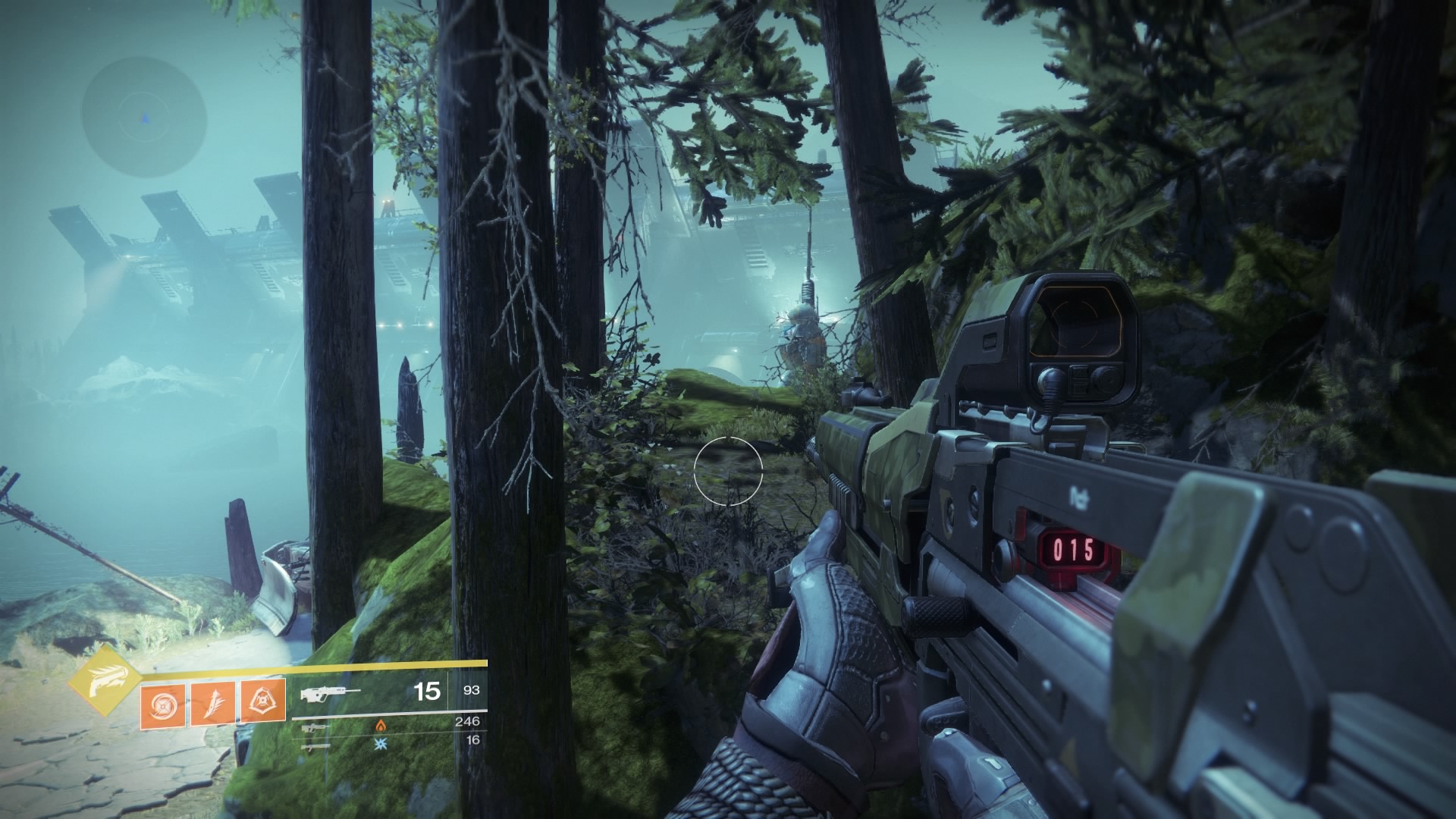Select the equipped primary rifle weapon icon
Screen dimensions: 1456x819
(x=324, y=692)
